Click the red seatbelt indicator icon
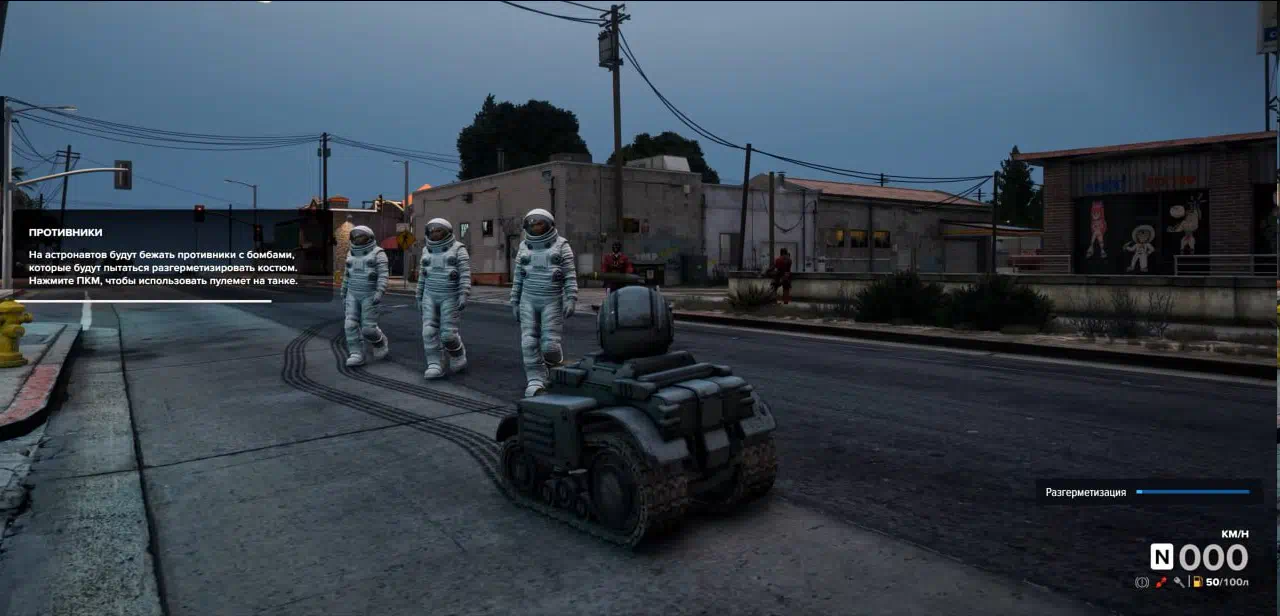Viewport: 1280px width, 616px height. click(x=1161, y=582)
